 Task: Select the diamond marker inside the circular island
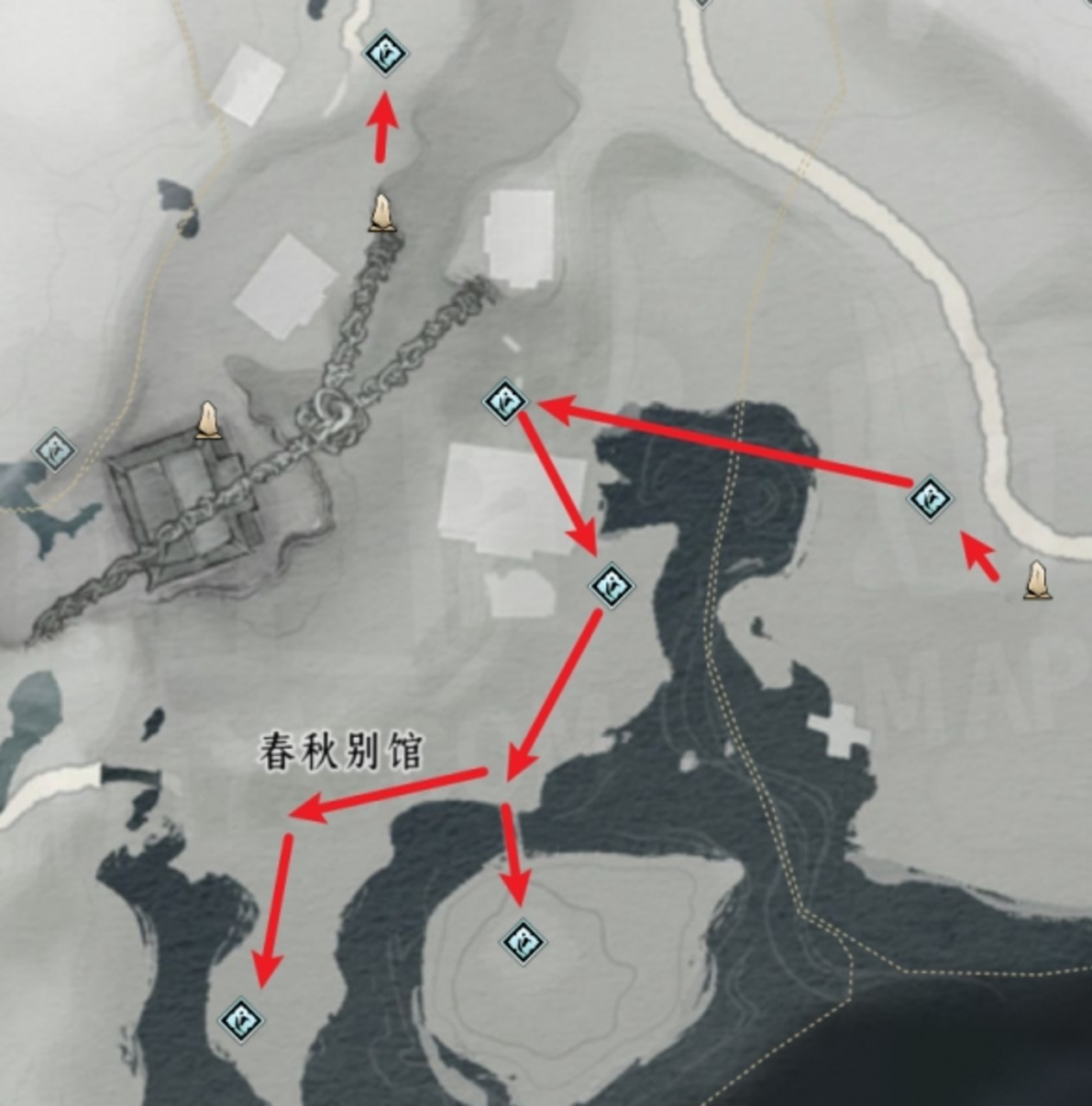click(x=523, y=941)
